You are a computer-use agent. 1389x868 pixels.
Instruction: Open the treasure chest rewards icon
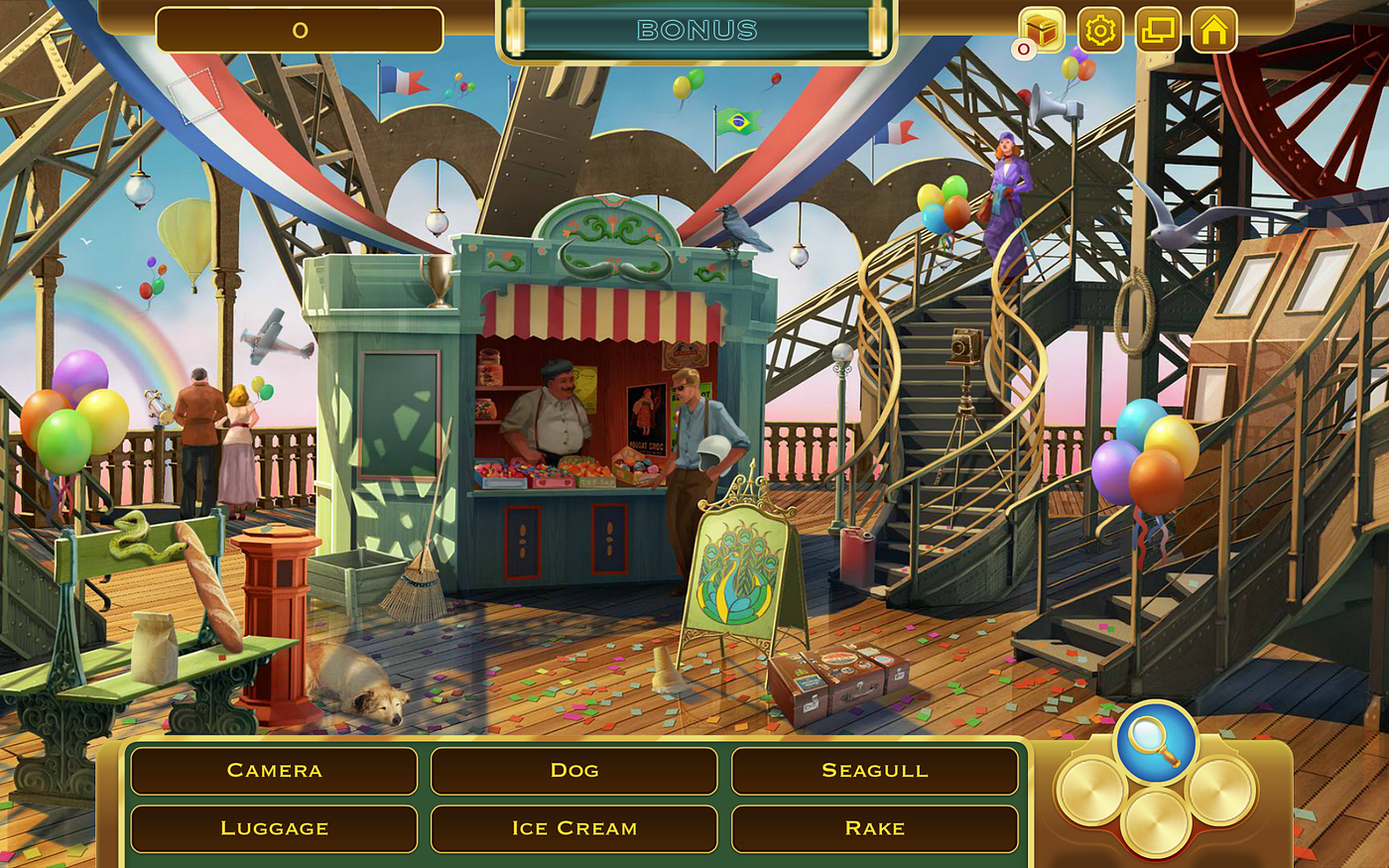pos(1042,30)
